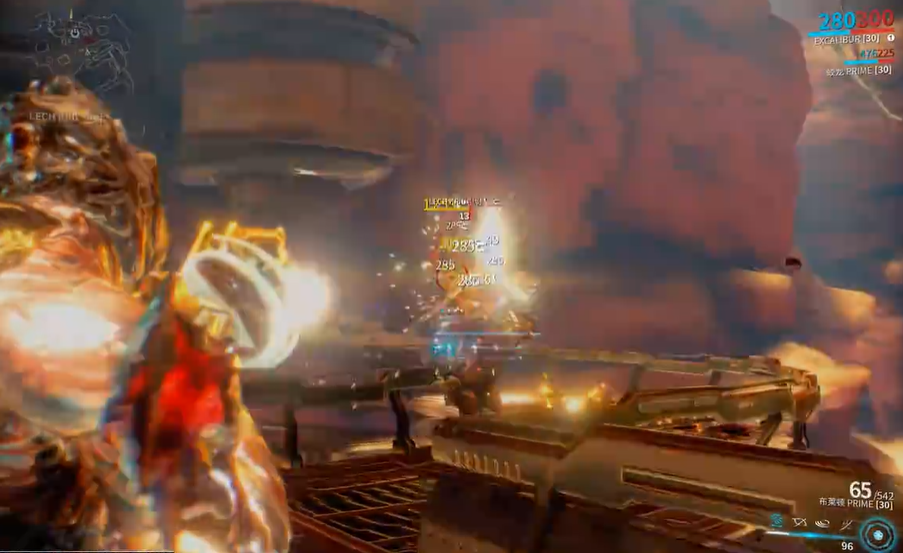Activate the highlighted blue Slash Dash ability
Image resolution: width=903 pixels, height=553 pixels.
click(777, 522)
